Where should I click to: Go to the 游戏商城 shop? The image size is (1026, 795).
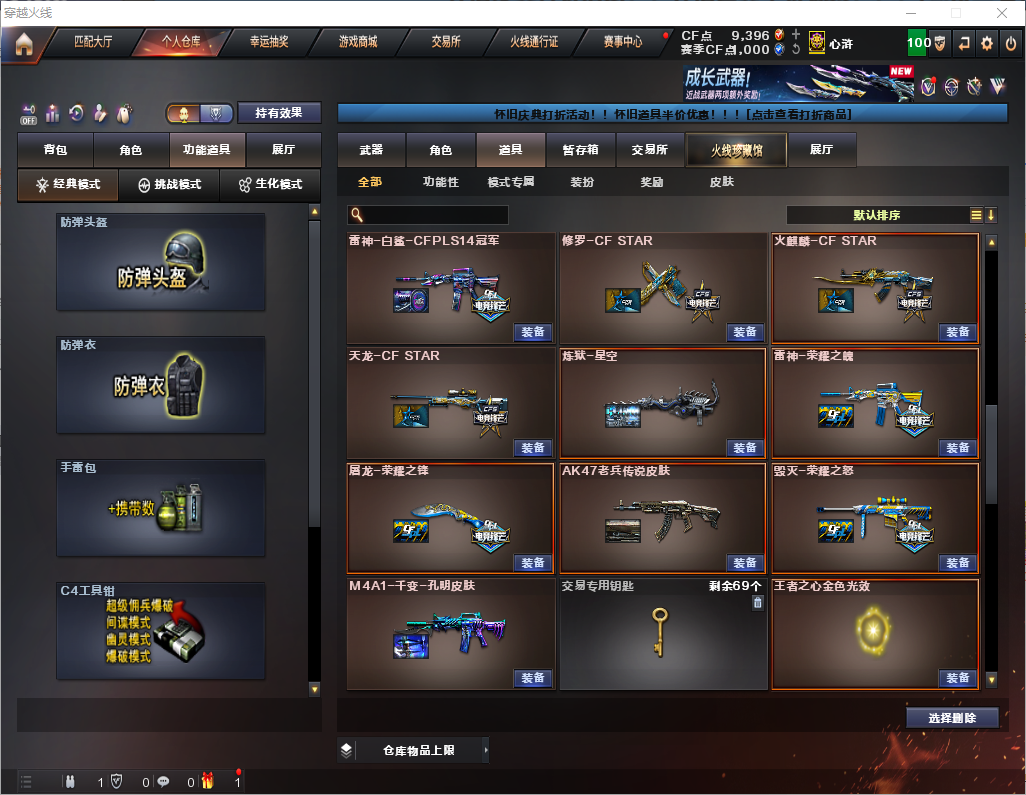357,42
